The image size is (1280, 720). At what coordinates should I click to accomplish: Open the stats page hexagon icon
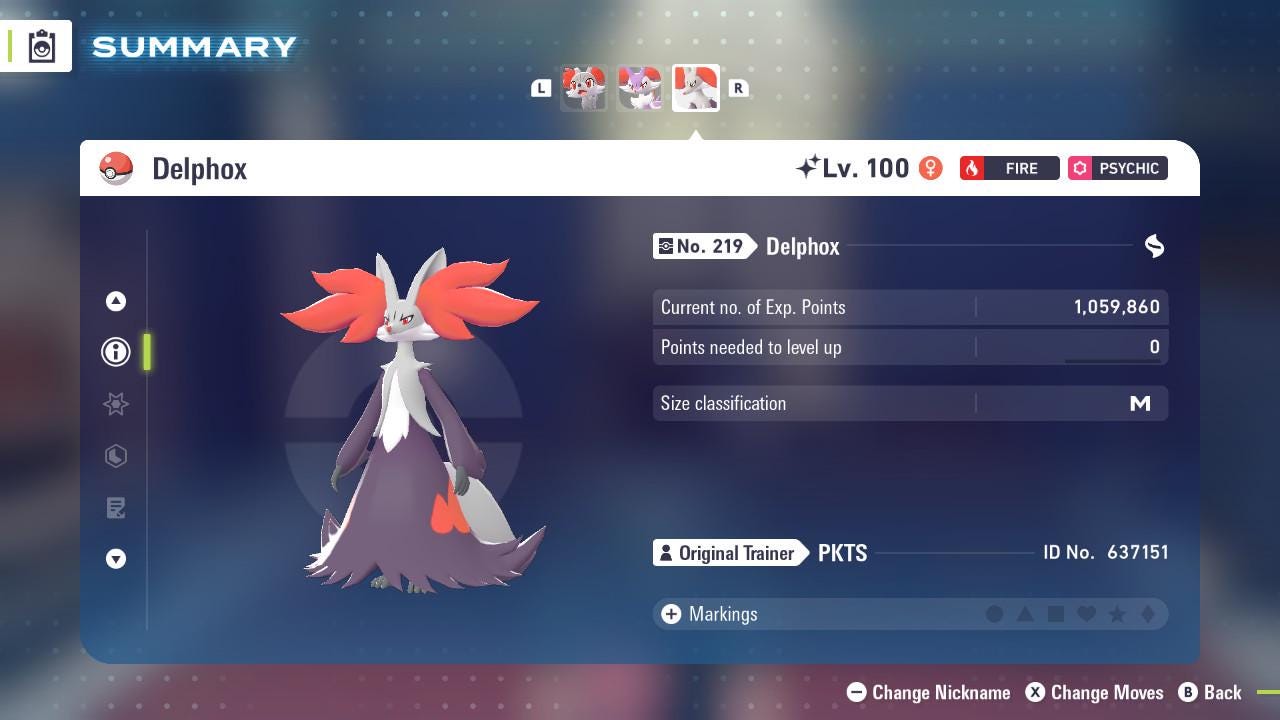(116, 456)
